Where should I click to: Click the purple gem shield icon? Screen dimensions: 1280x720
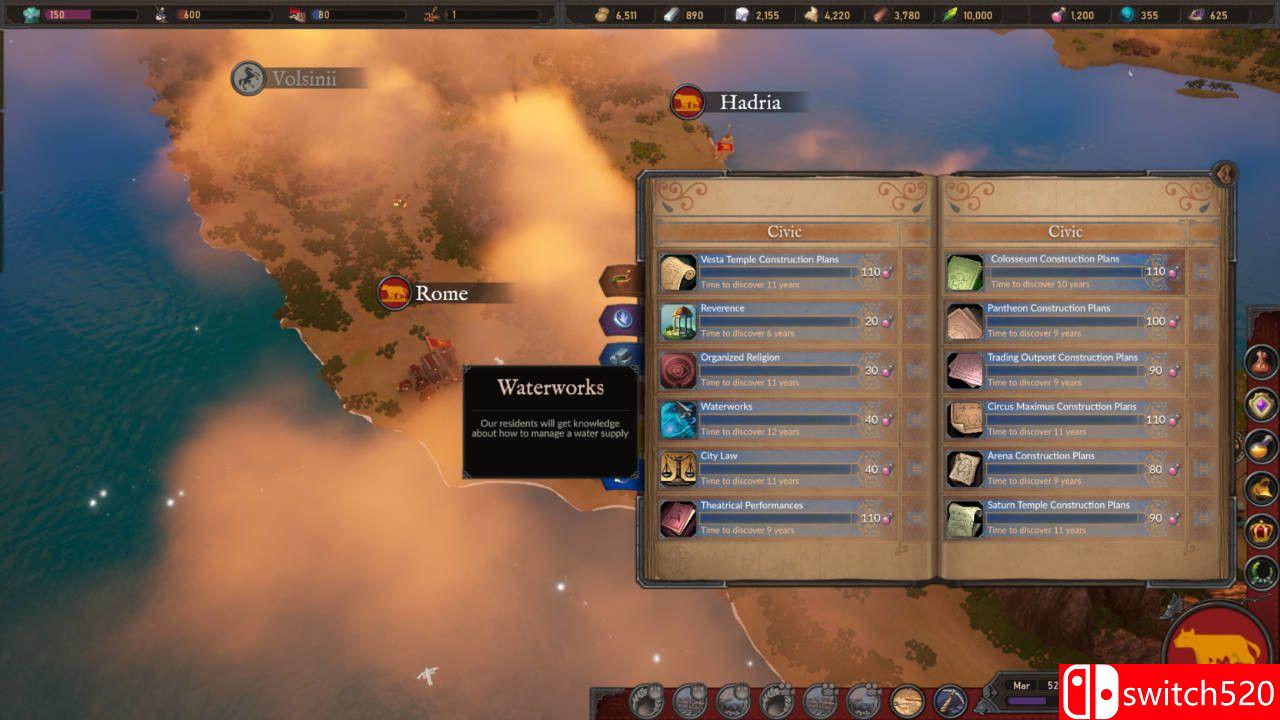[1261, 404]
